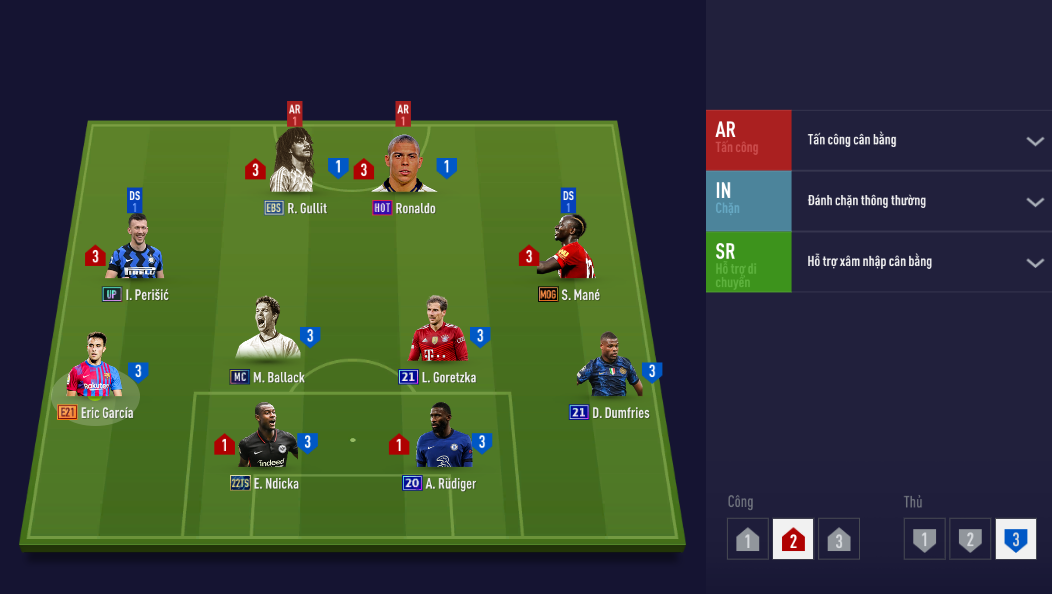The width and height of the screenshot is (1052, 594).
Task: Set defense level to 1 under Thủ
Action: tap(925, 539)
